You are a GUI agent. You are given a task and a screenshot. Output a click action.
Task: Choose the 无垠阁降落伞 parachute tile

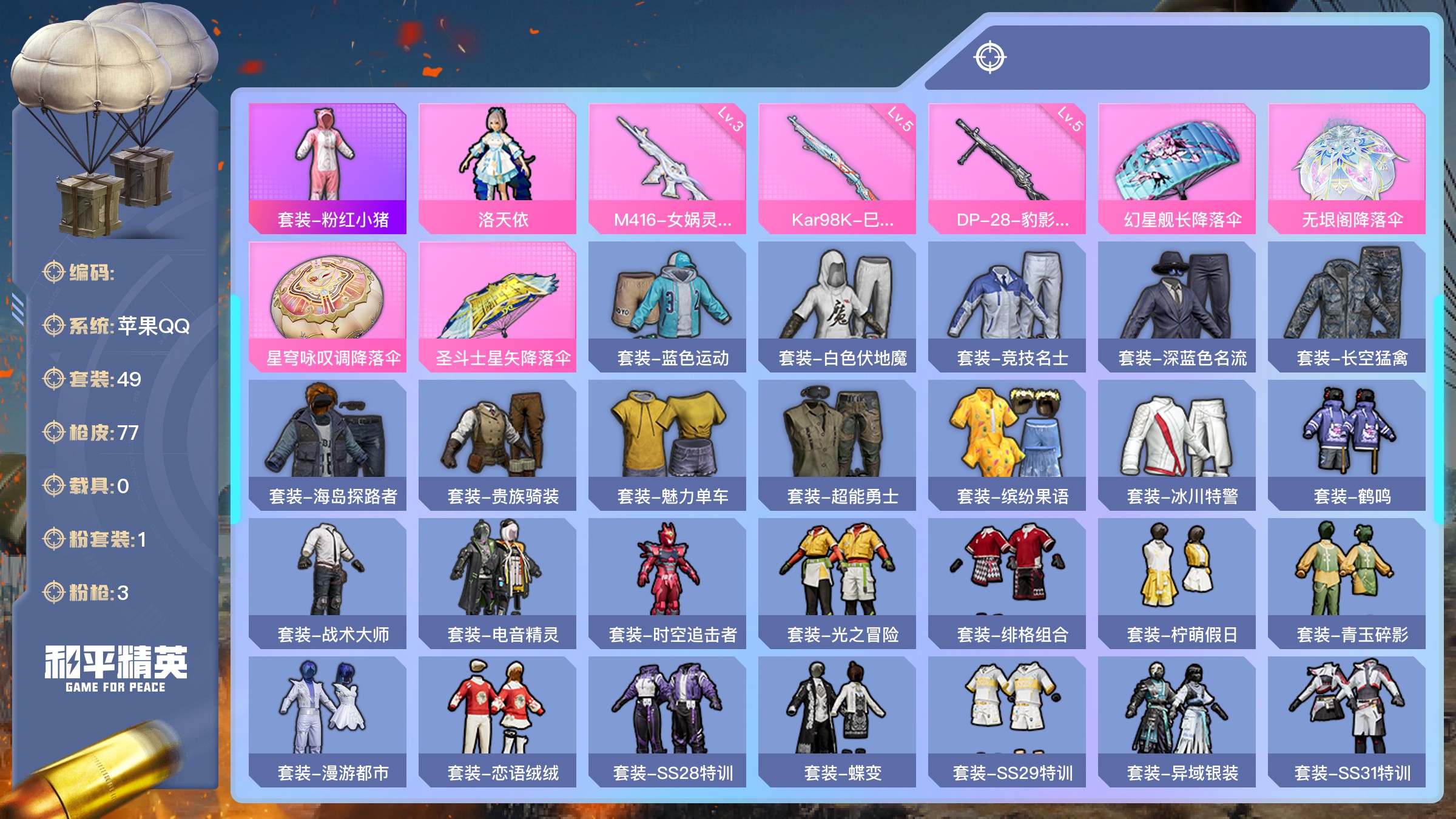(1347, 169)
